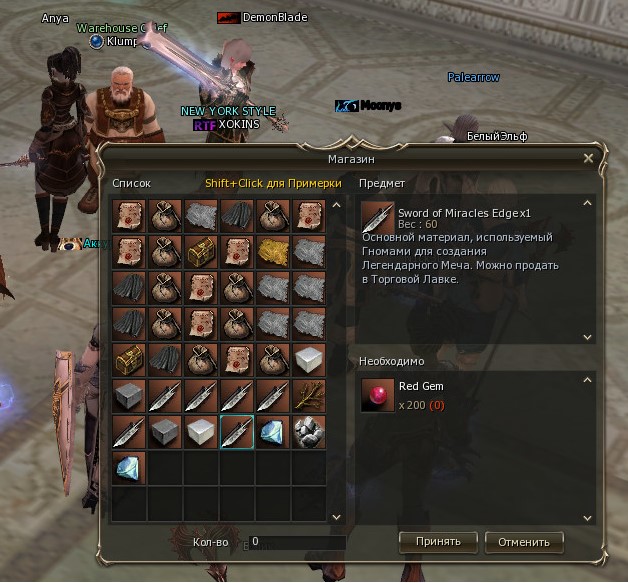This screenshot has height=583, width=628.
Task: Select the grey ore chunks item
Action: click(x=309, y=432)
